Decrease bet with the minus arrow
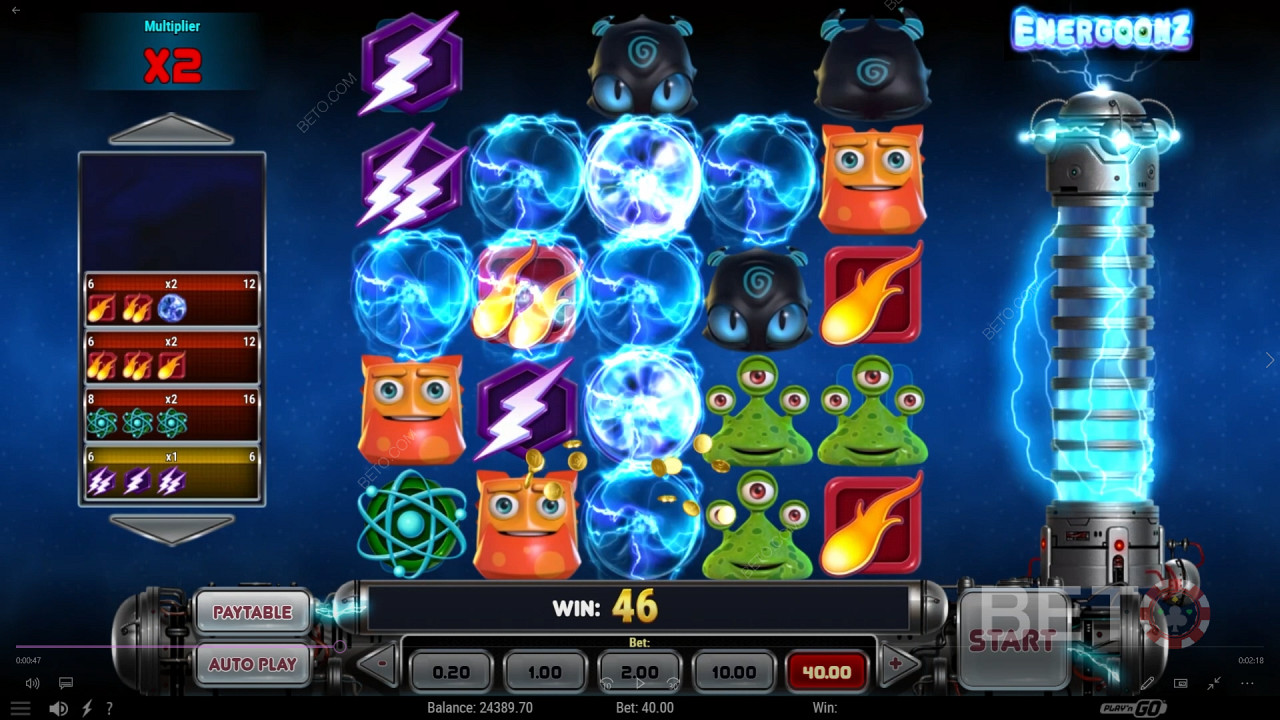 click(x=379, y=664)
